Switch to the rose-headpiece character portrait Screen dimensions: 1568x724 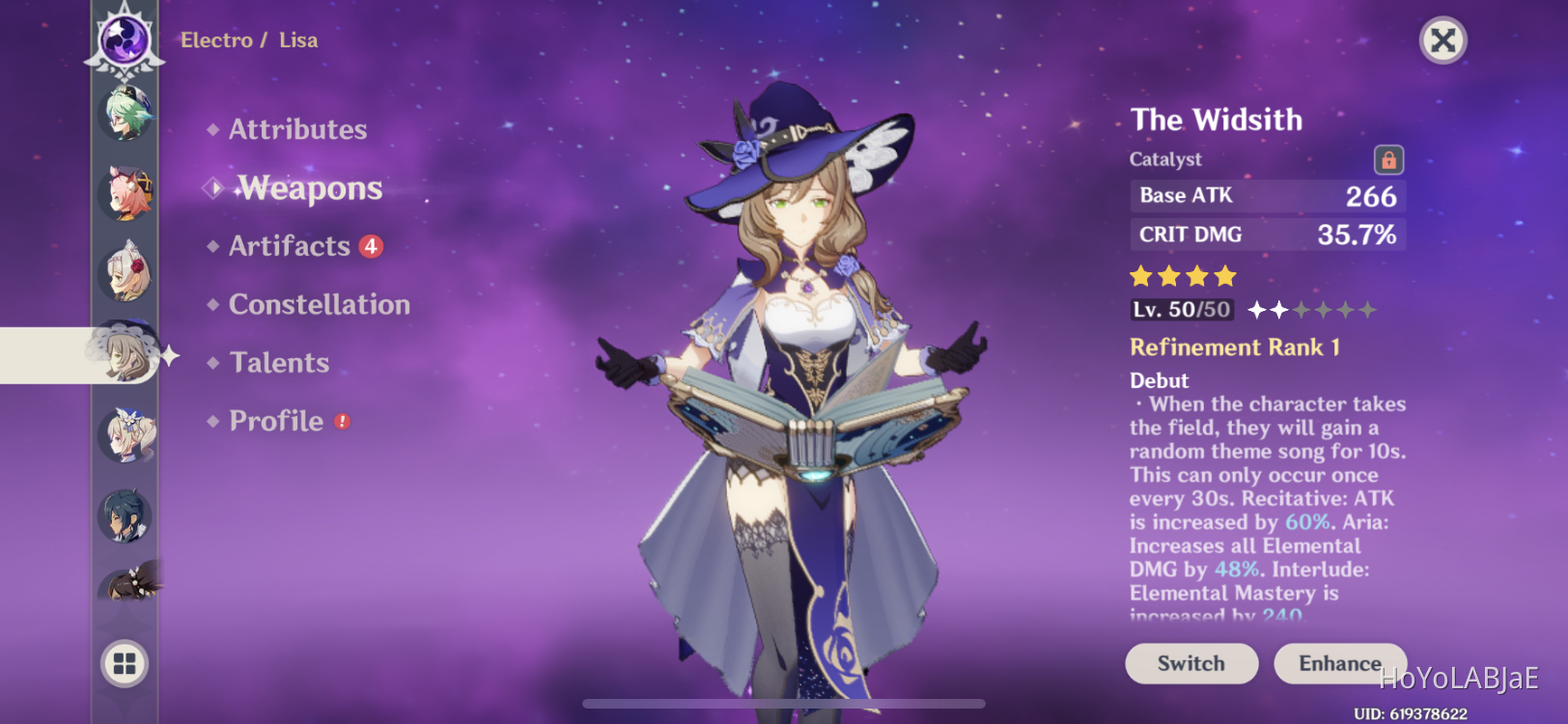point(126,273)
